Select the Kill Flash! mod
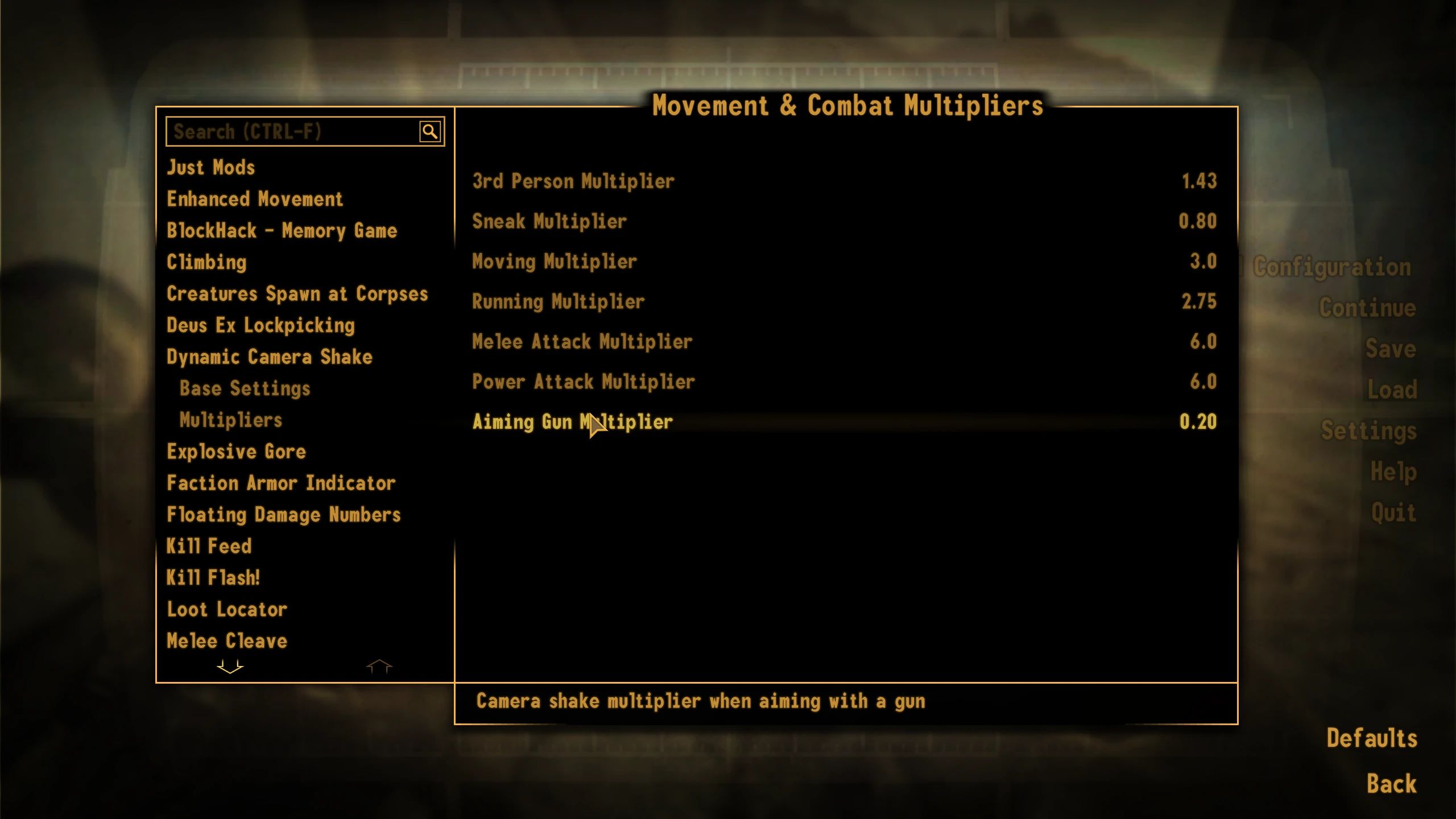This screenshot has height=819, width=1456. point(213,577)
